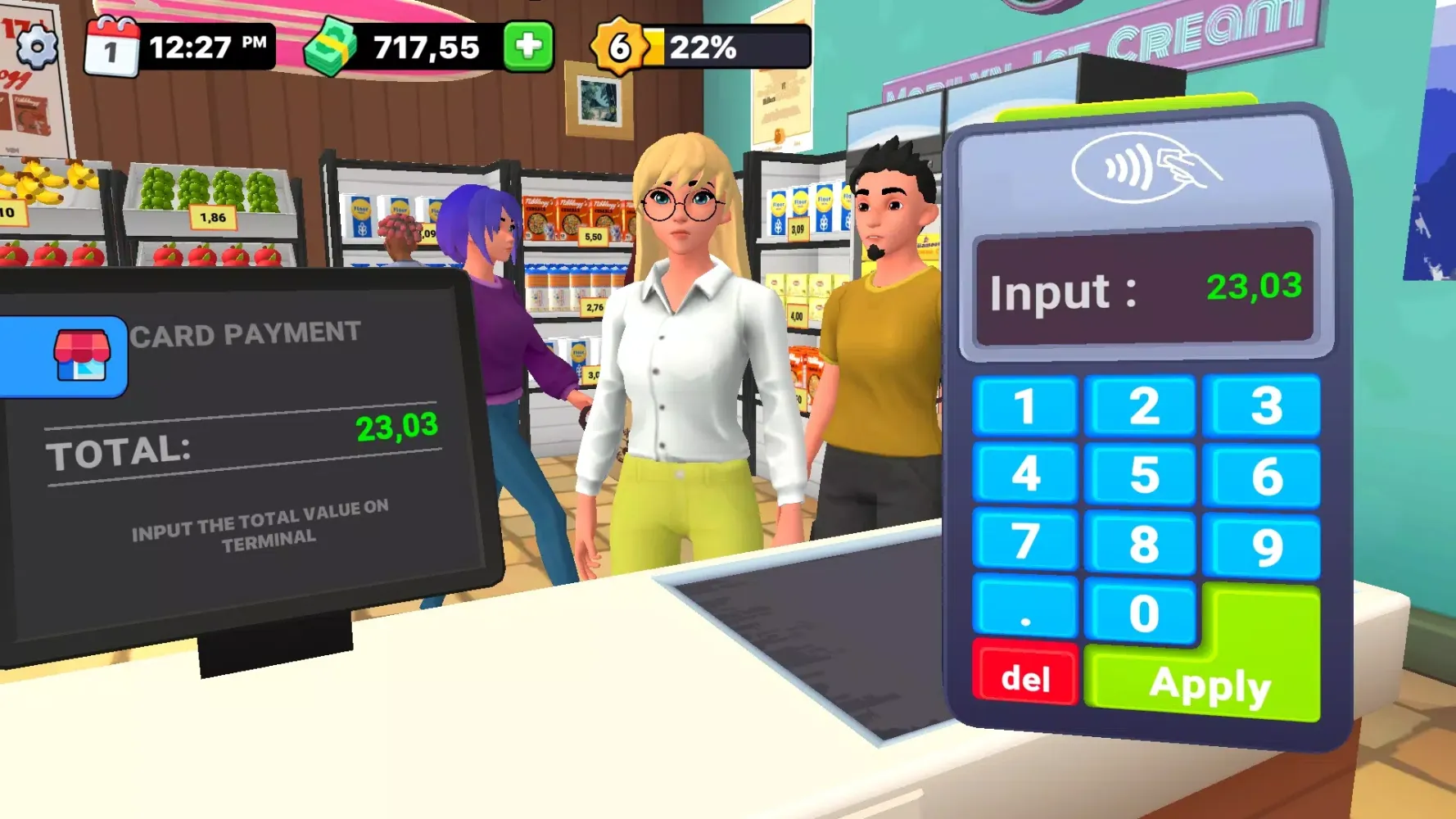
Task: Tap number 4 on the terminal keypad
Action: pyautogui.click(x=1024, y=474)
